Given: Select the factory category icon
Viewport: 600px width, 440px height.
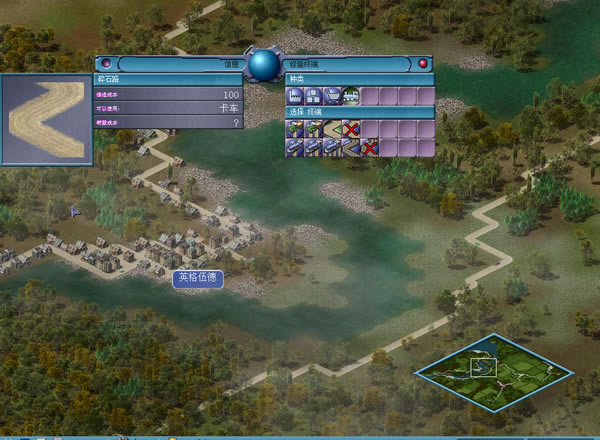Looking at the screenshot, I should tap(295, 96).
